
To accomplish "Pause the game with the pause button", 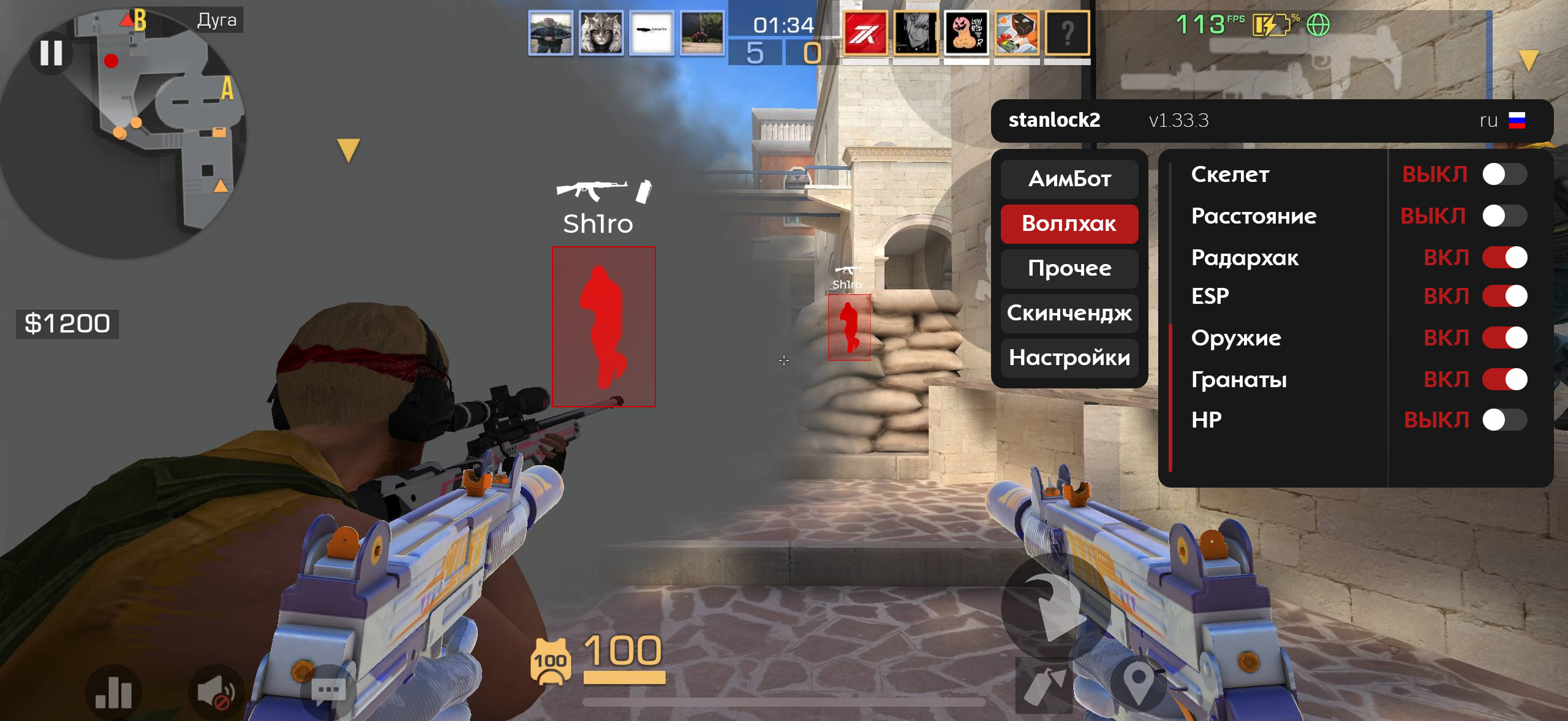I will coord(51,53).
